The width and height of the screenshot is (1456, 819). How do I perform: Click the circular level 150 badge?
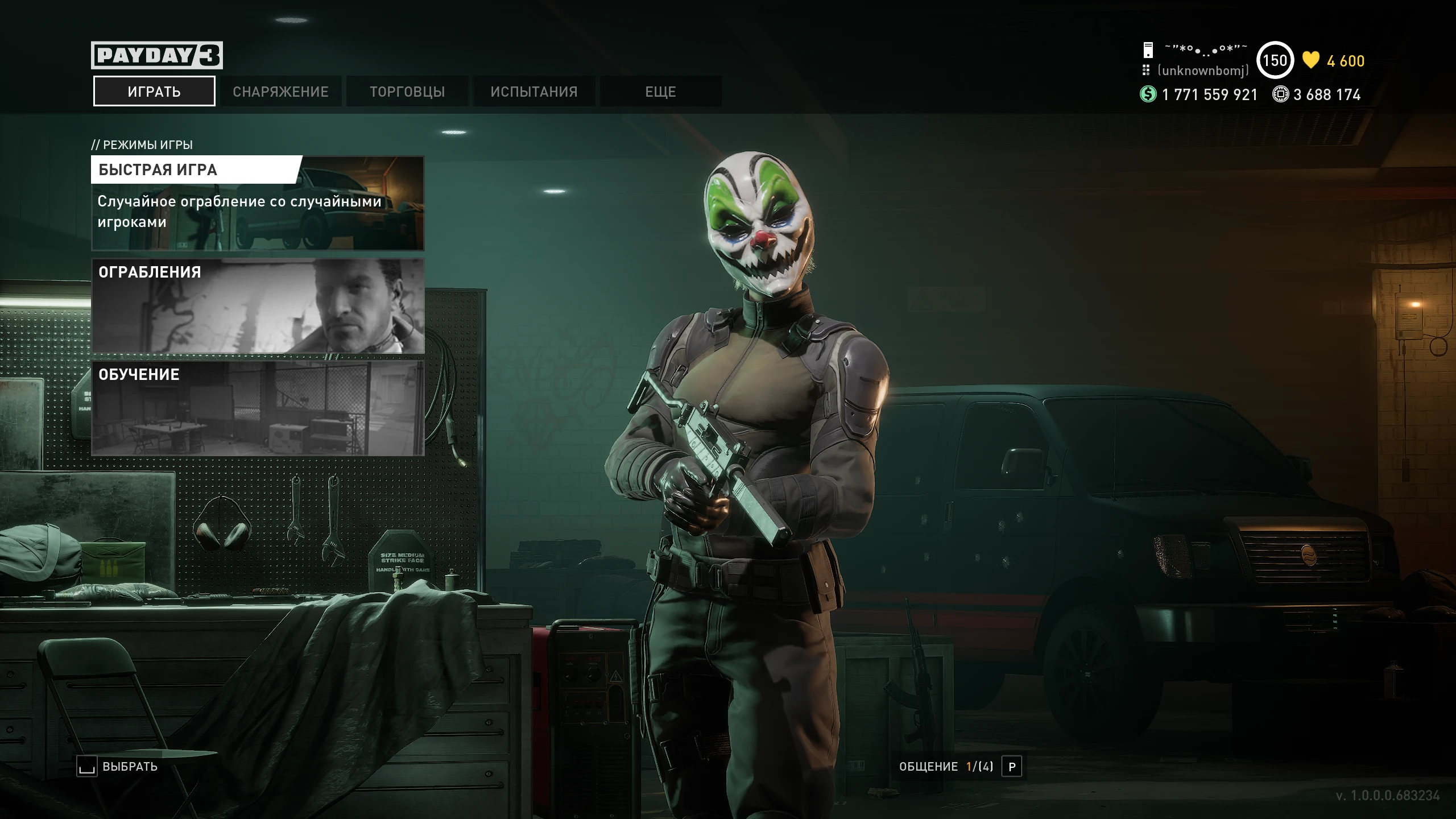(x=1275, y=61)
